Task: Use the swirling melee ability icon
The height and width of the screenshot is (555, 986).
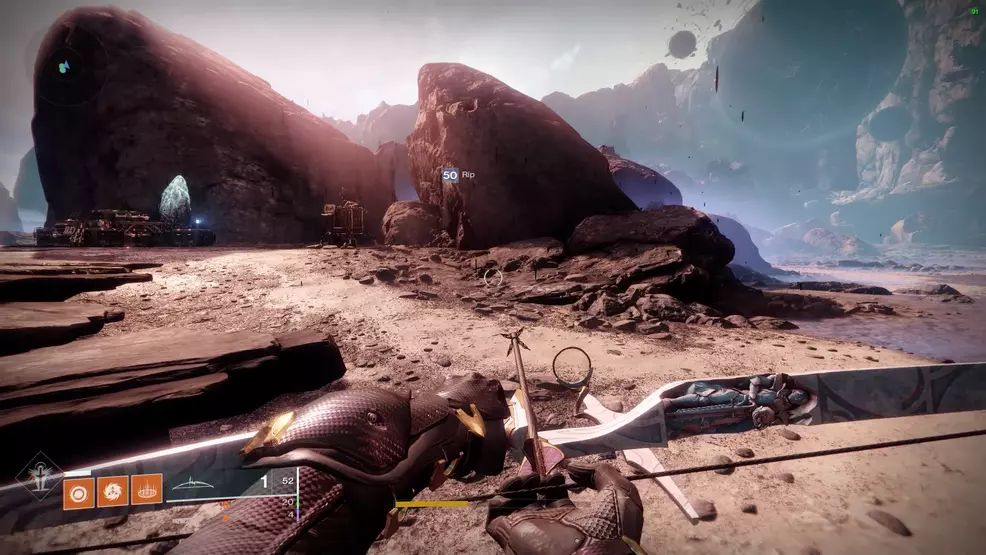Action: [112, 490]
